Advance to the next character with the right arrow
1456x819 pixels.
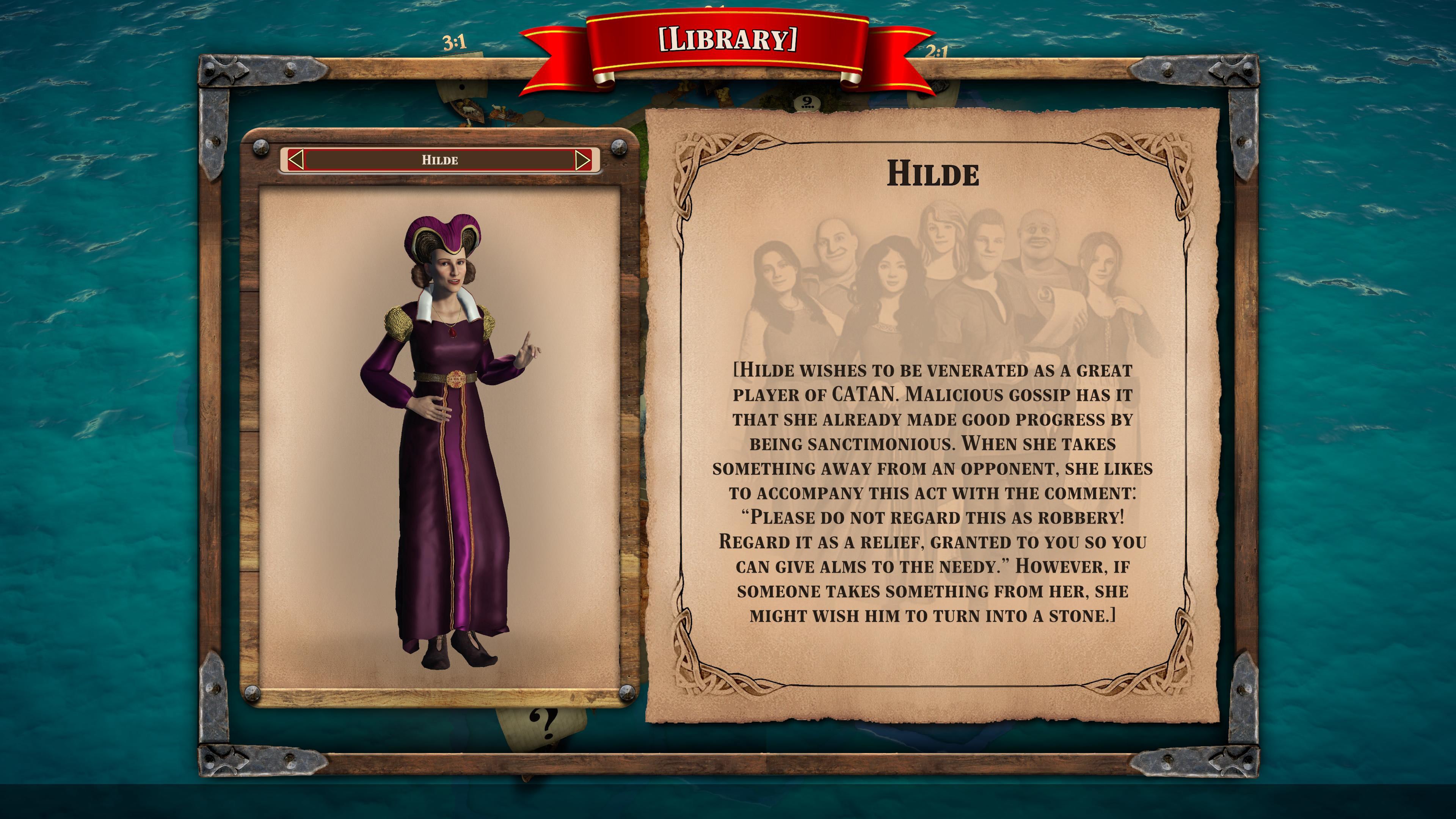click(x=583, y=160)
